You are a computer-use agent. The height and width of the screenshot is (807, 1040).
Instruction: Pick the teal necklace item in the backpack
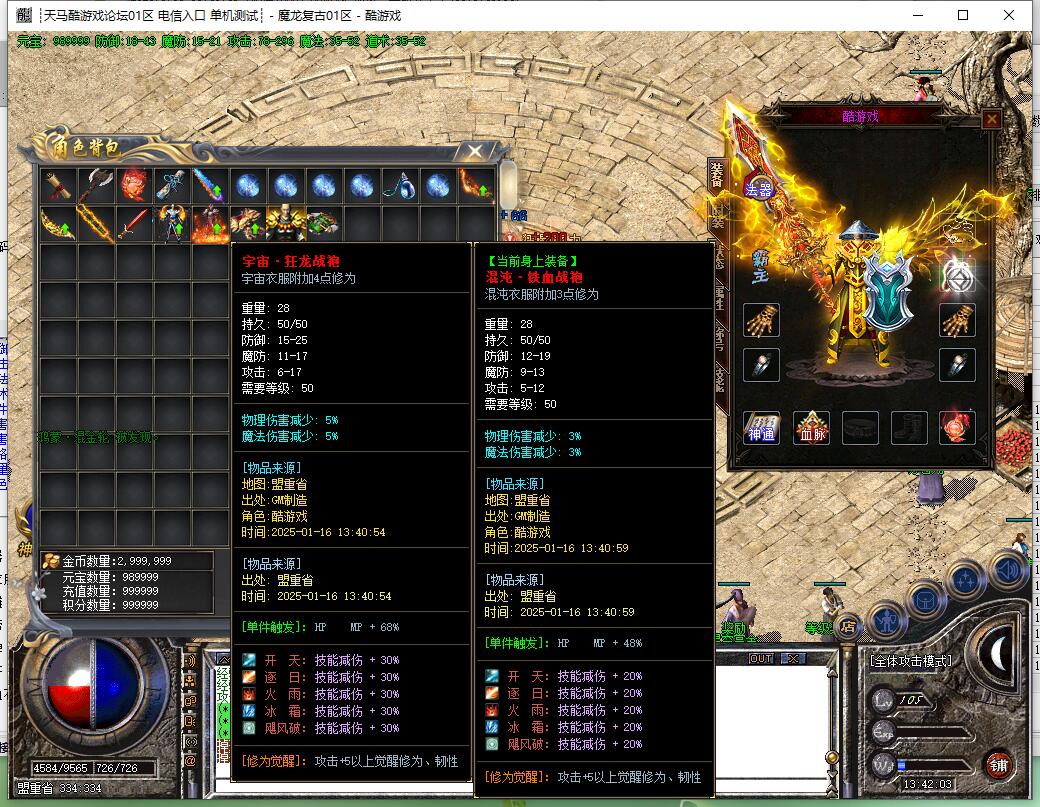[400, 185]
